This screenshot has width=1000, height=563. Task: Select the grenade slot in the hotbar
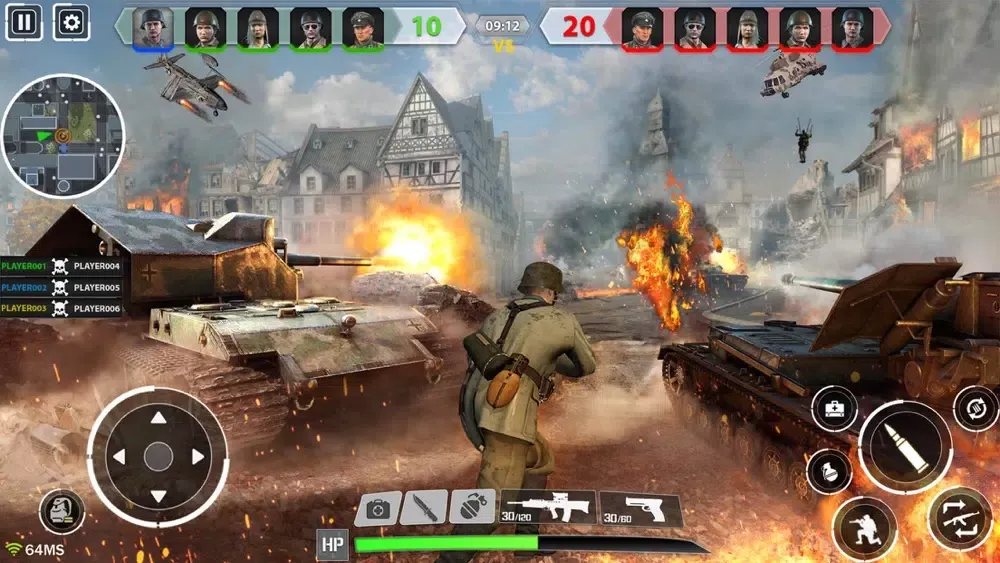tap(471, 507)
